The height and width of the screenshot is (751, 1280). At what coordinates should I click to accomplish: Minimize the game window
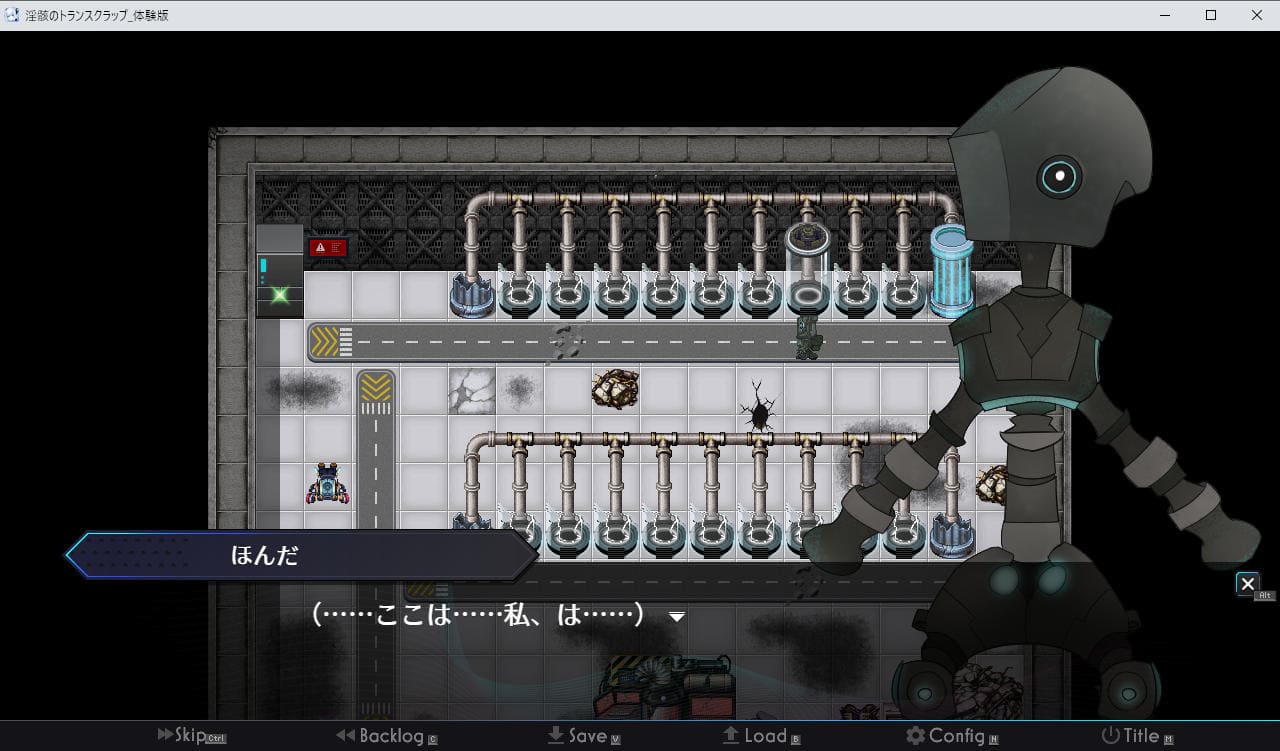coord(1165,15)
